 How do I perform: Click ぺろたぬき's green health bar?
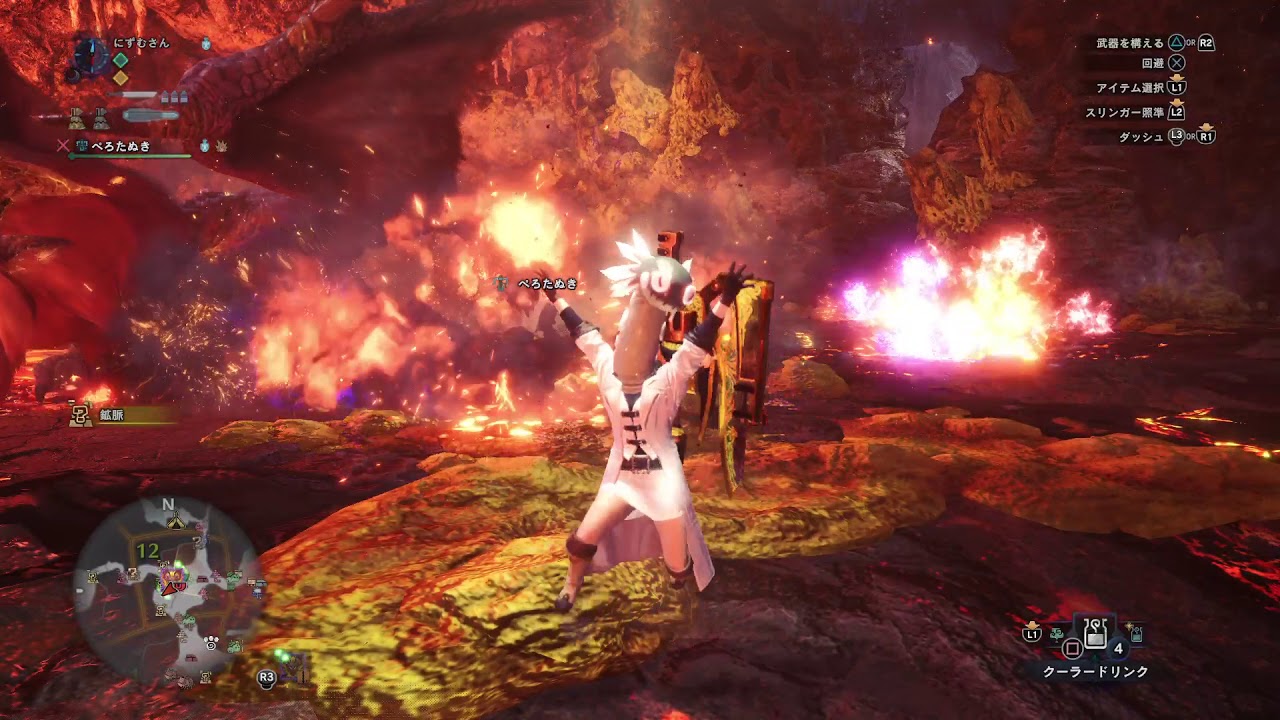[130, 155]
